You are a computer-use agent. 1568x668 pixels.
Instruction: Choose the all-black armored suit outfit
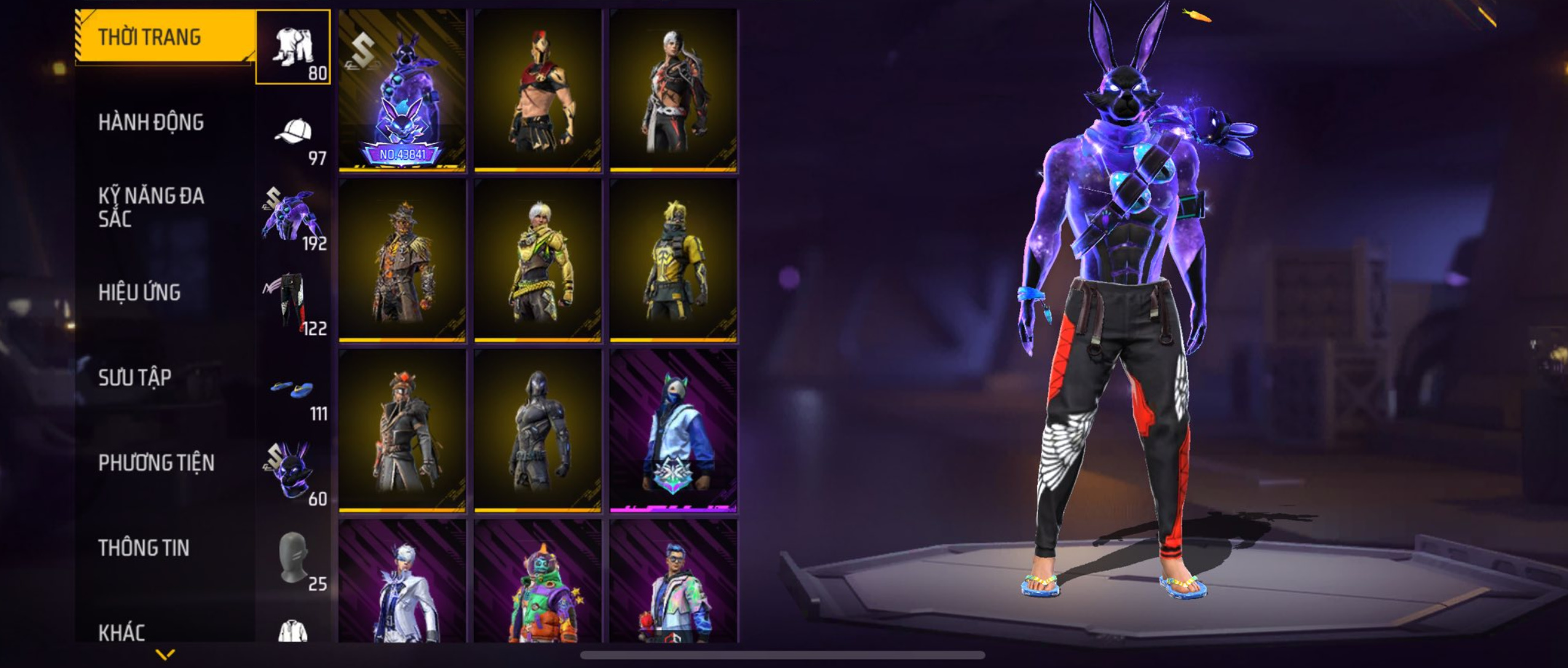click(x=538, y=430)
